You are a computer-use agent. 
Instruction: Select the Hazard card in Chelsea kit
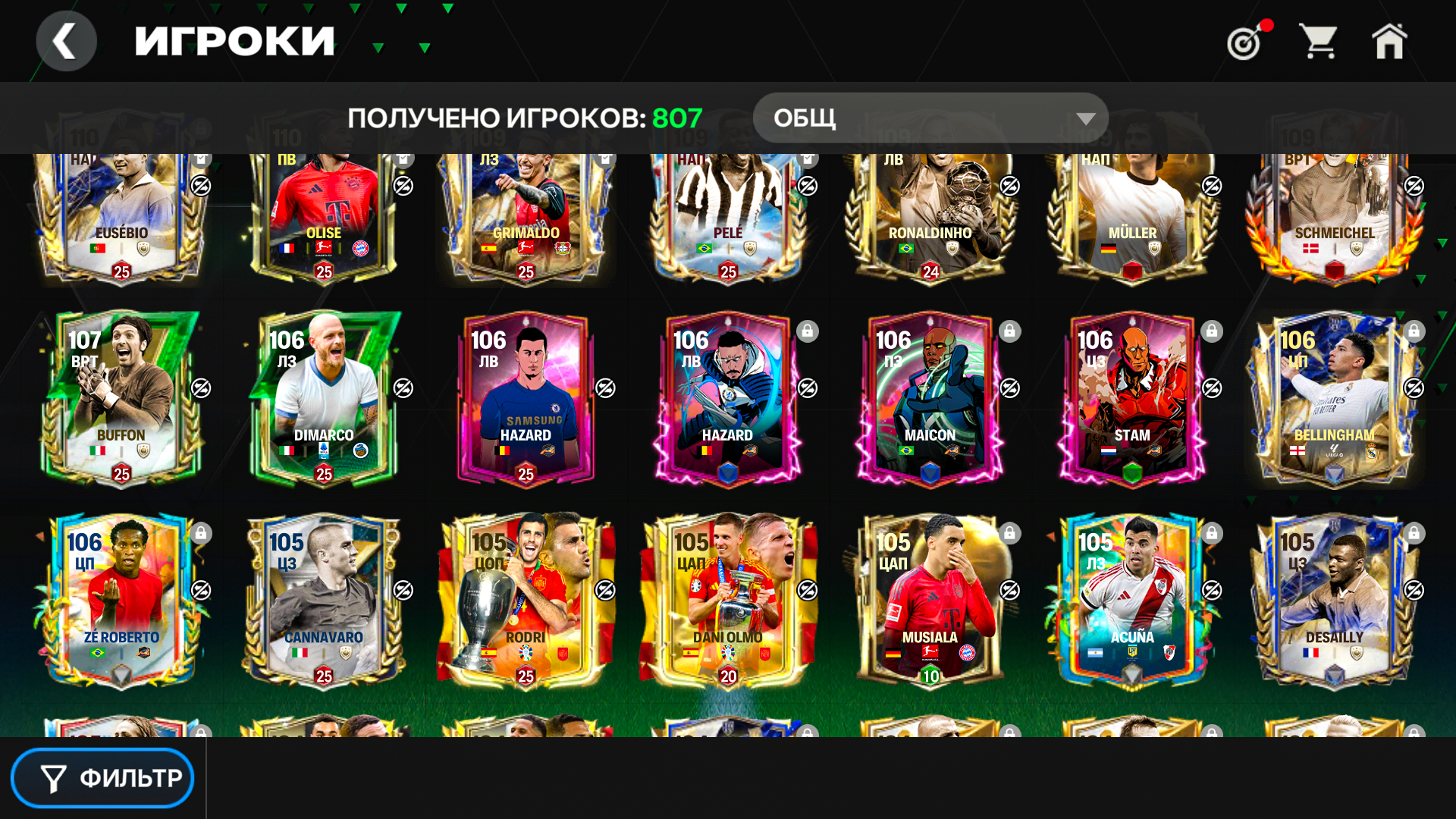click(526, 398)
